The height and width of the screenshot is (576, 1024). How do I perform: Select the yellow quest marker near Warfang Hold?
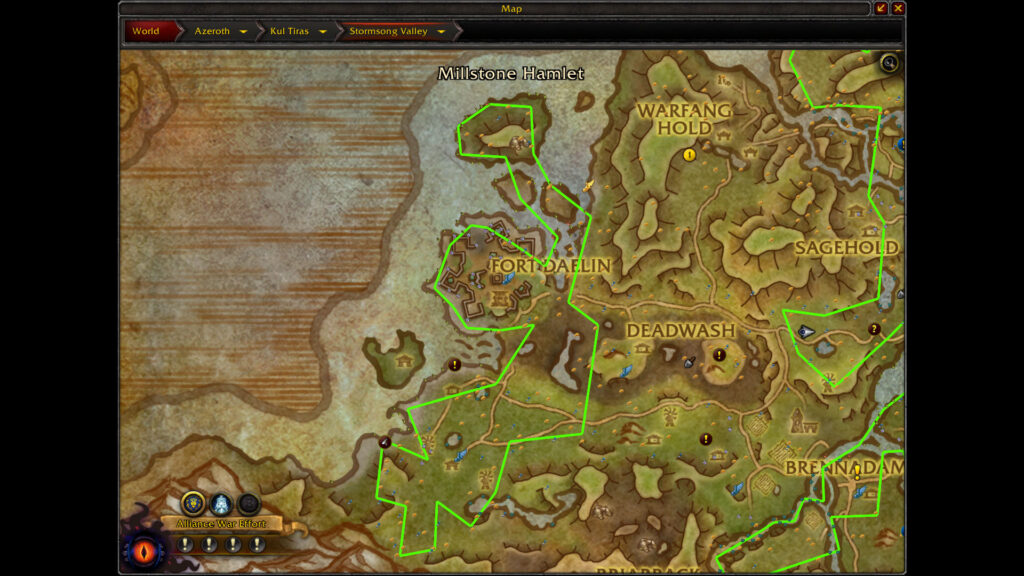(x=689, y=154)
